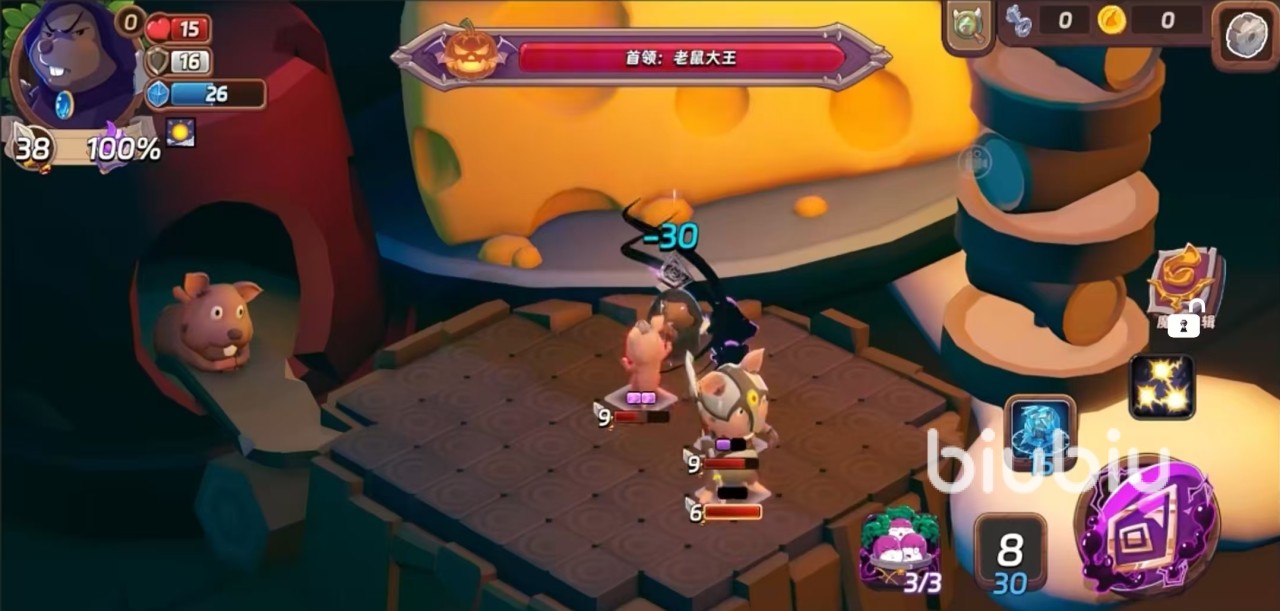Open the locked golden spellbook

pos(1183,285)
